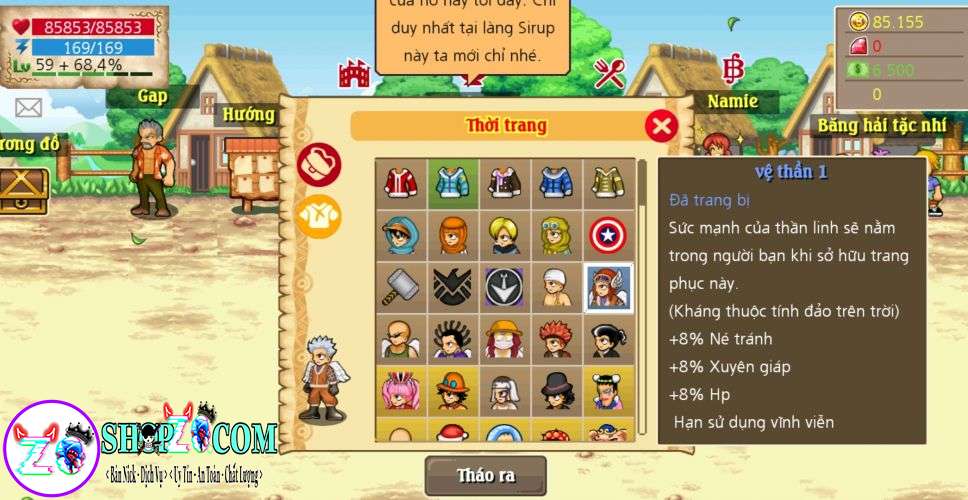Open the crossed fork and spoon icon
Viewport: 968px width, 500px height.
pos(609,72)
